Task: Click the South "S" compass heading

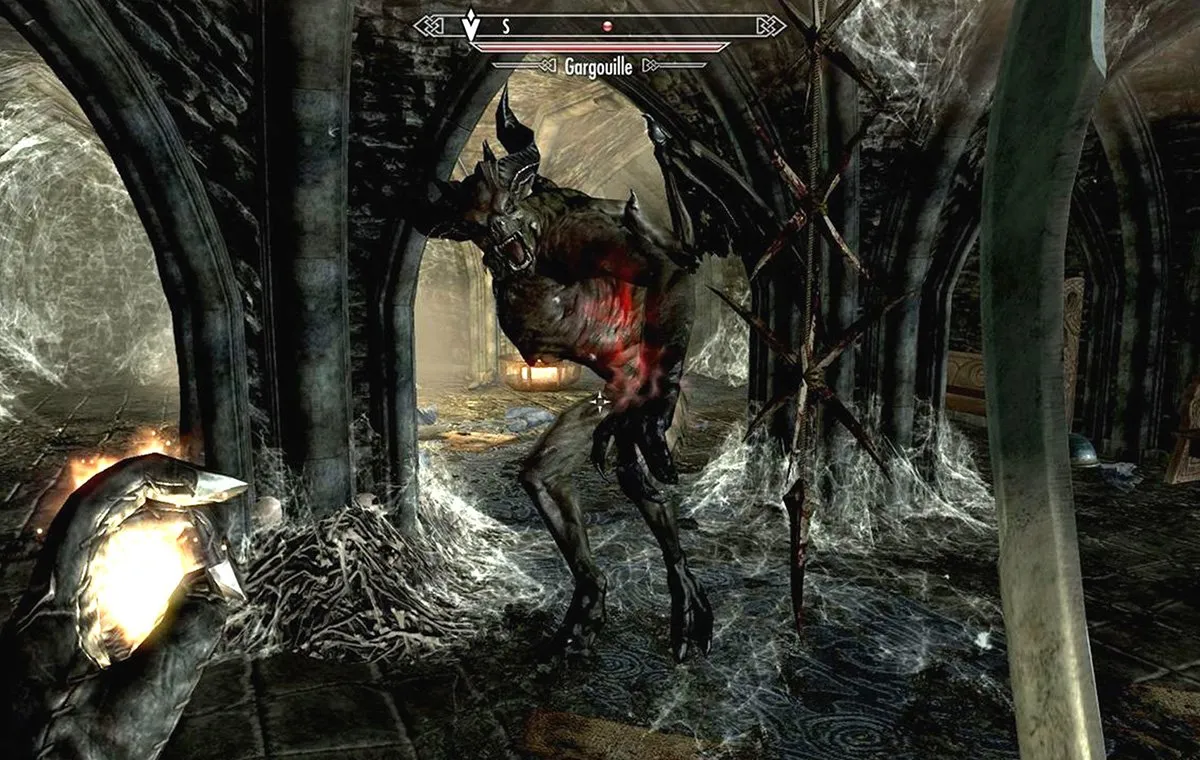Action: pos(506,28)
